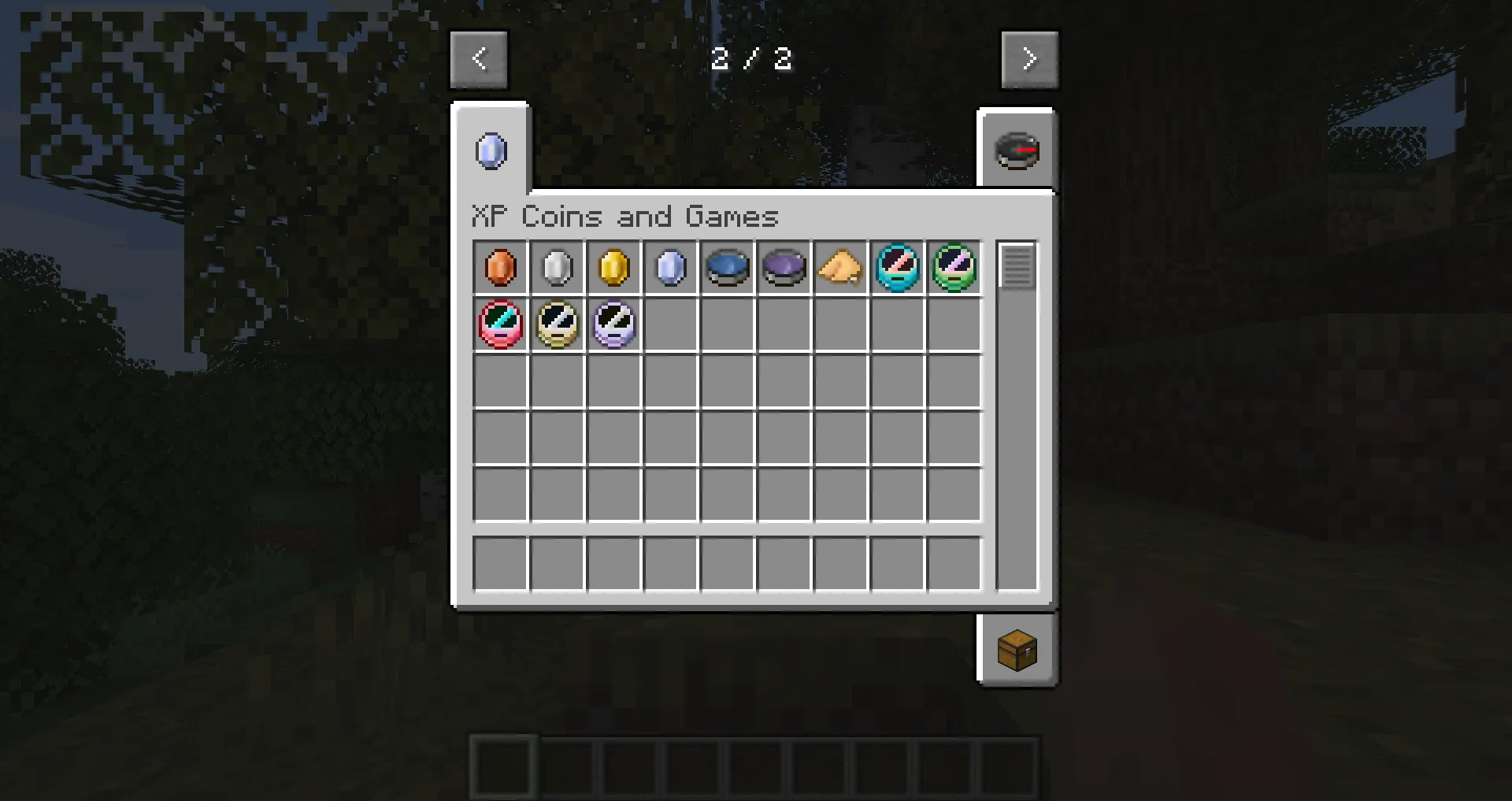Image resolution: width=1512 pixels, height=801 pixels.
Task: Pick up the silver coin
Action: (x=558, y=268)
